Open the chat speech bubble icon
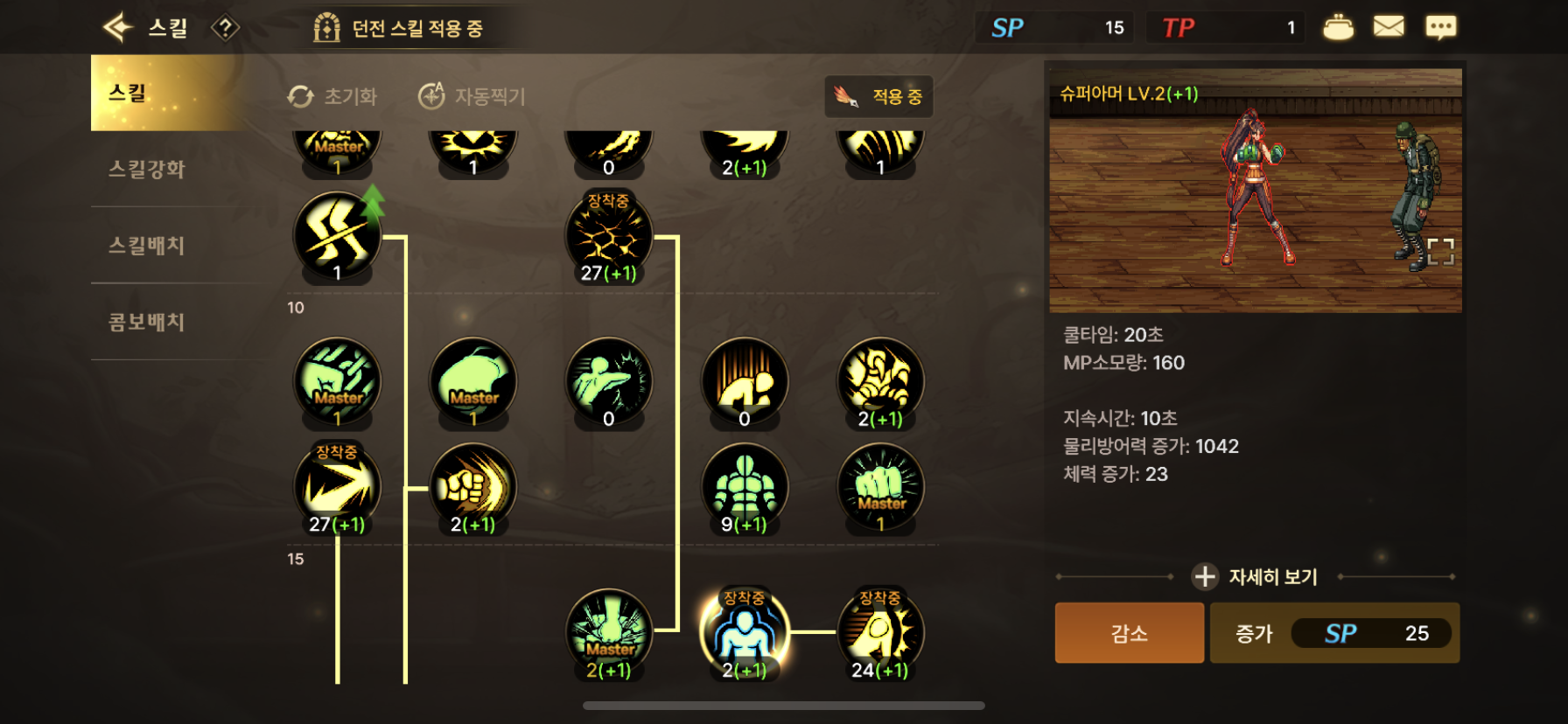The width and height of the screenshot is (1568, 724). pos(1440,27)
